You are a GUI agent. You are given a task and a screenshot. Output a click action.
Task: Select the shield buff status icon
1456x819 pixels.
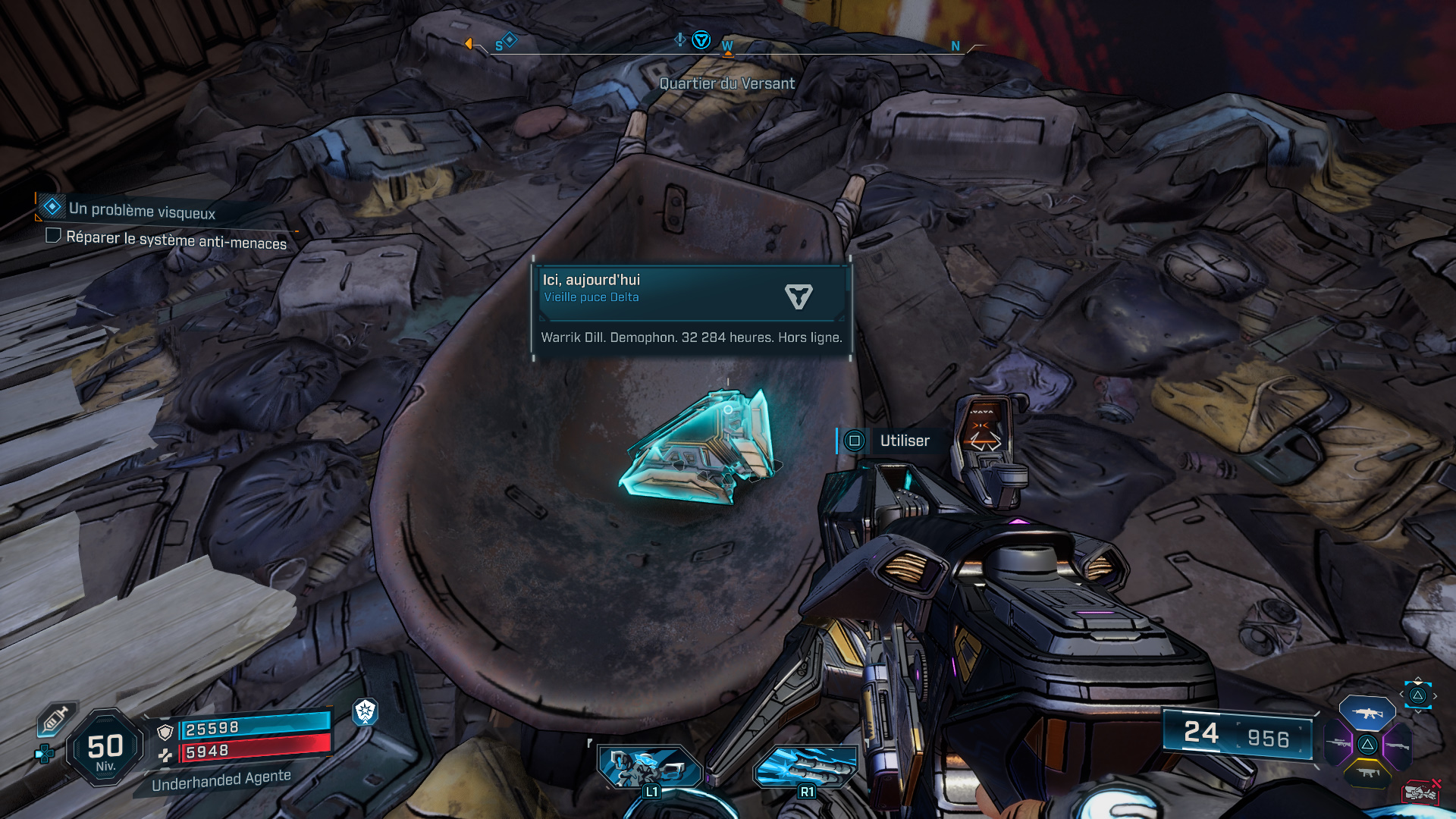coord(366,711)
